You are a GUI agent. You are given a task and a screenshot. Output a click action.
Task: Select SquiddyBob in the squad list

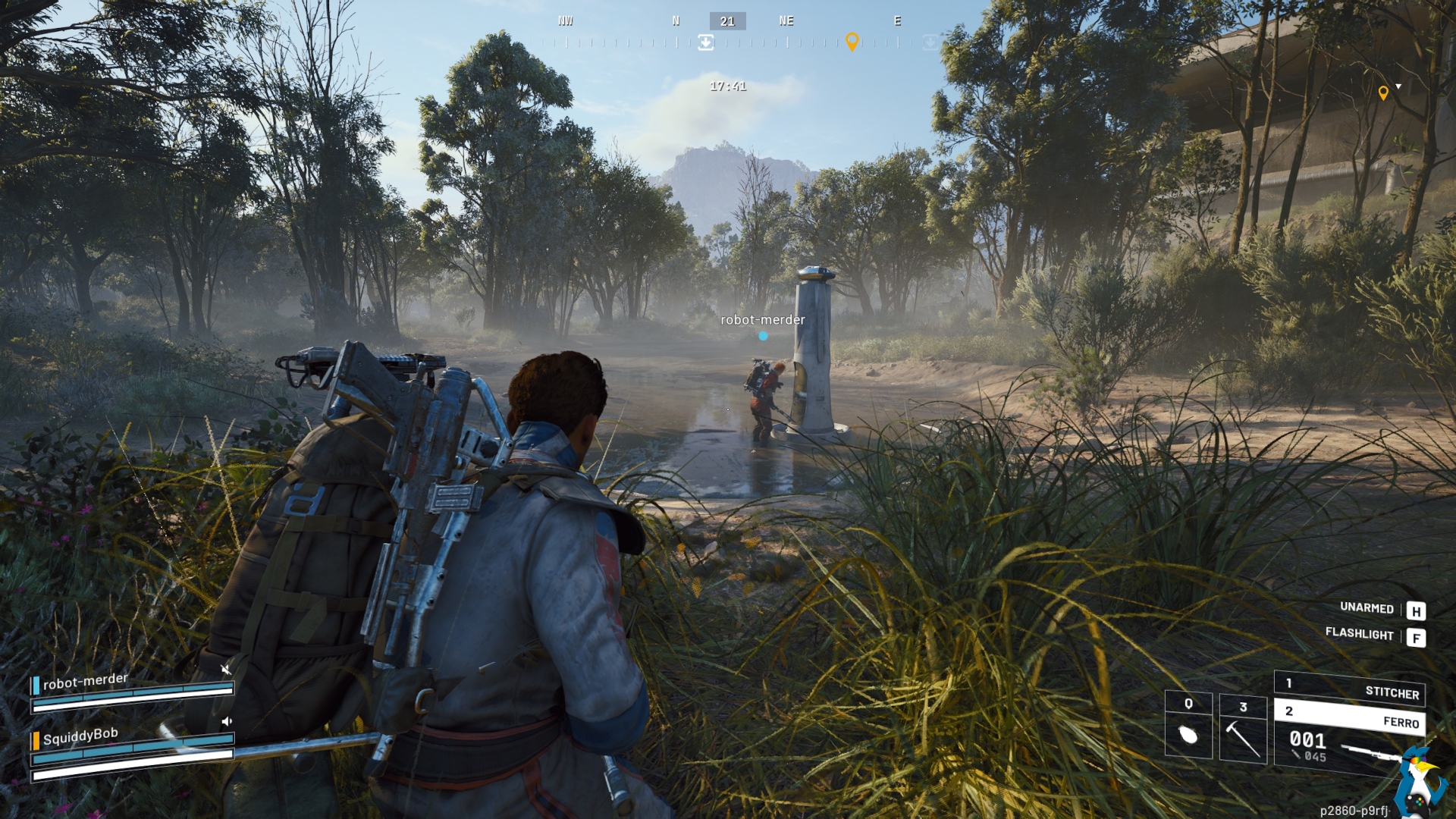(80, 736)
